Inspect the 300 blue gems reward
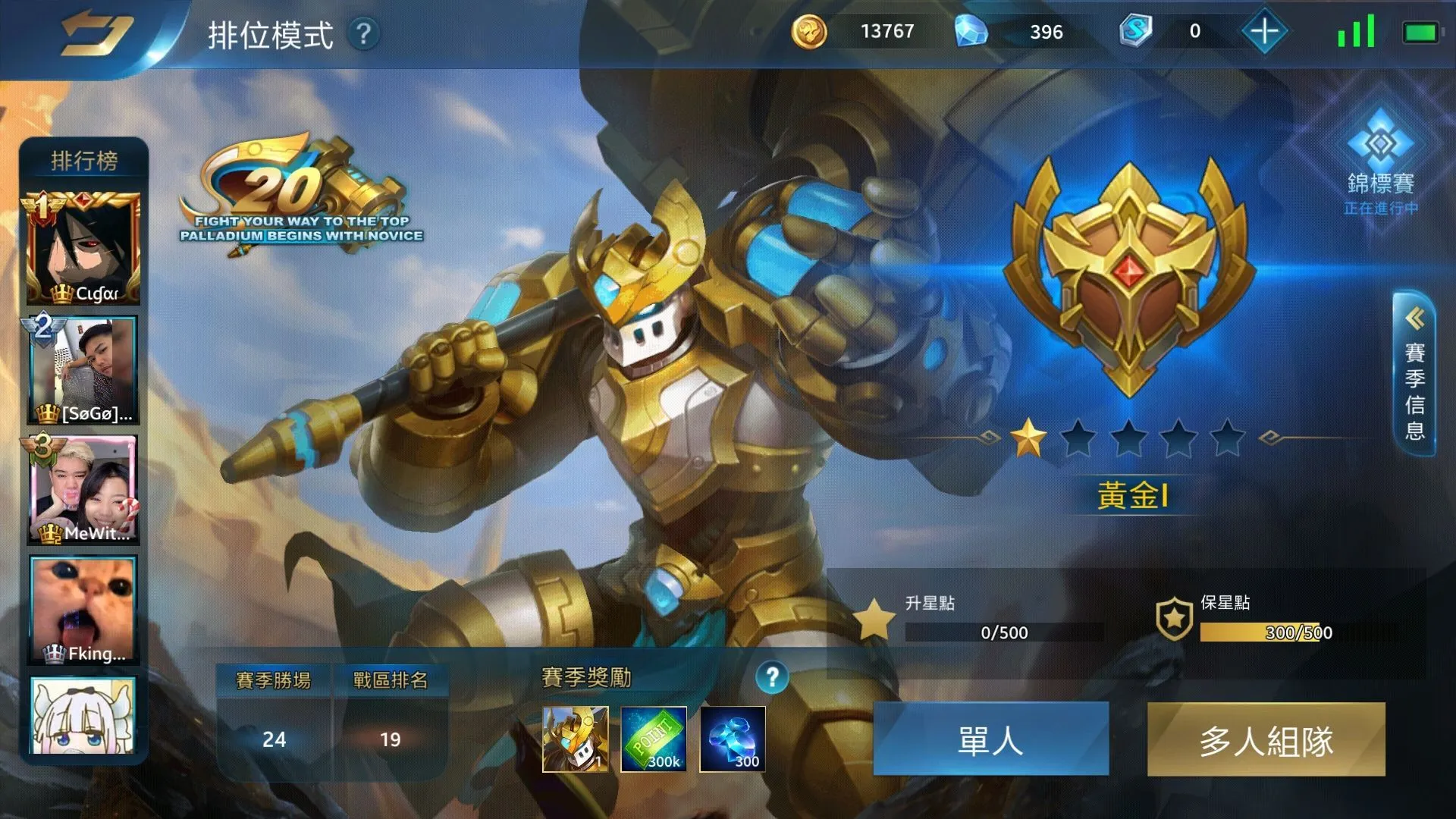This screenshot has height=819, width=1456. (x=733, y=739)
